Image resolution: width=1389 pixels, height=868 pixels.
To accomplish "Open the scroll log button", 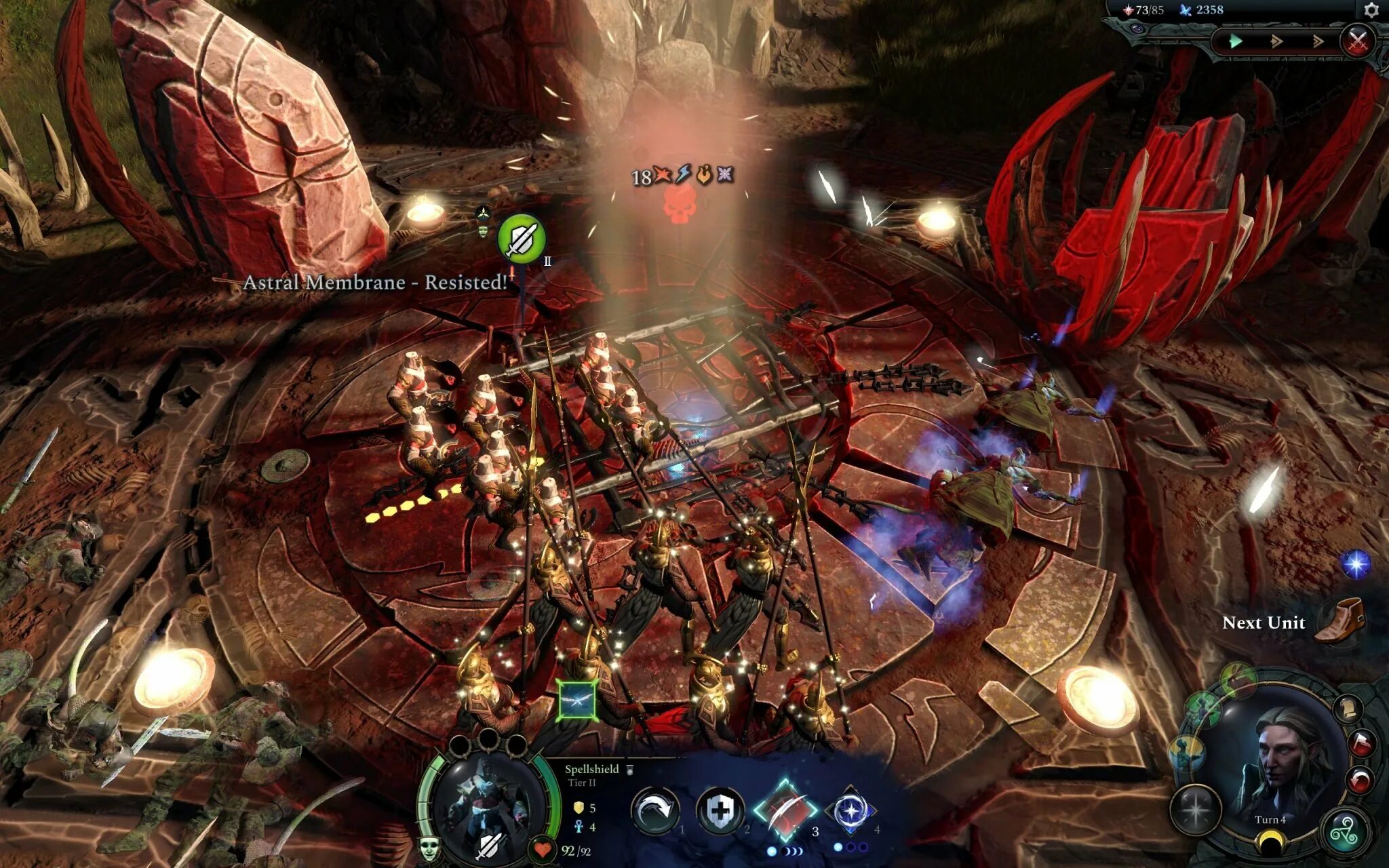I will [x=1349, y=709].
